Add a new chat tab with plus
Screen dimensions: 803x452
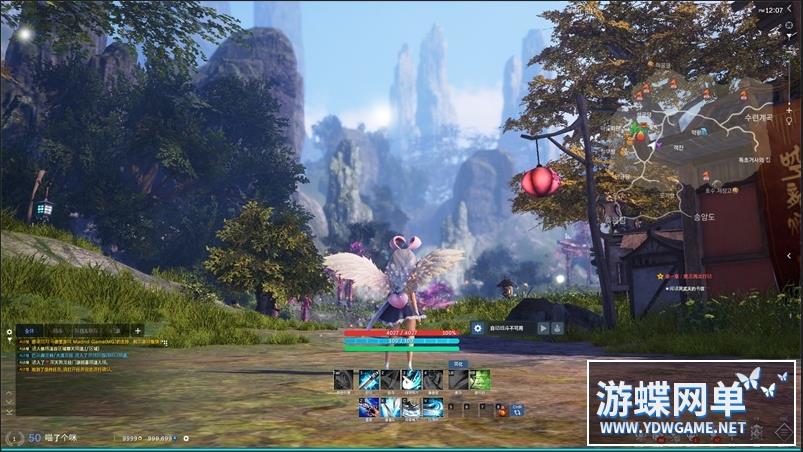(x=137, y=330)
